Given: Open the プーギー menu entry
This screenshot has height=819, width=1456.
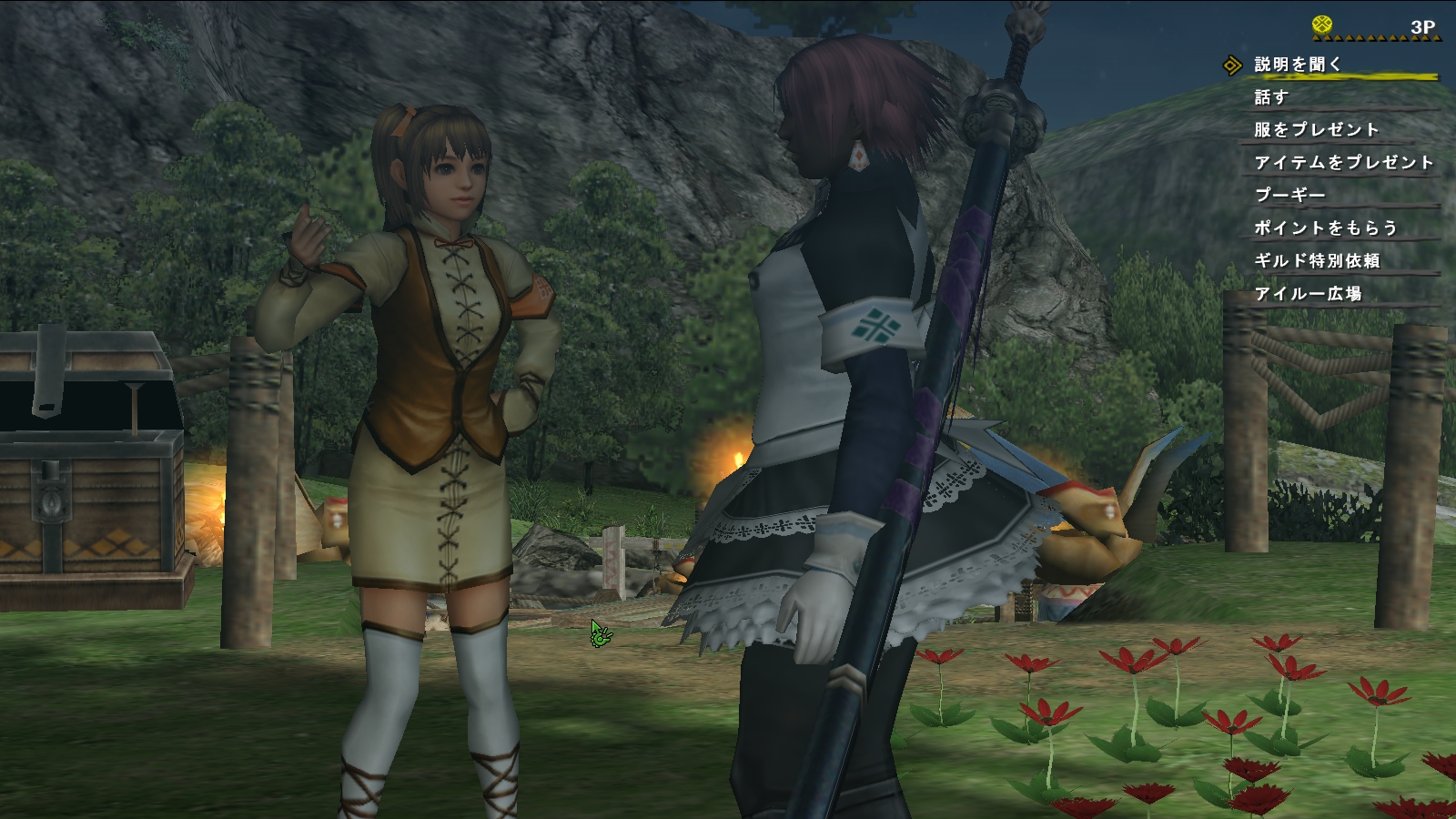Looking at the screenshot, I should (x=1289, y=196).
